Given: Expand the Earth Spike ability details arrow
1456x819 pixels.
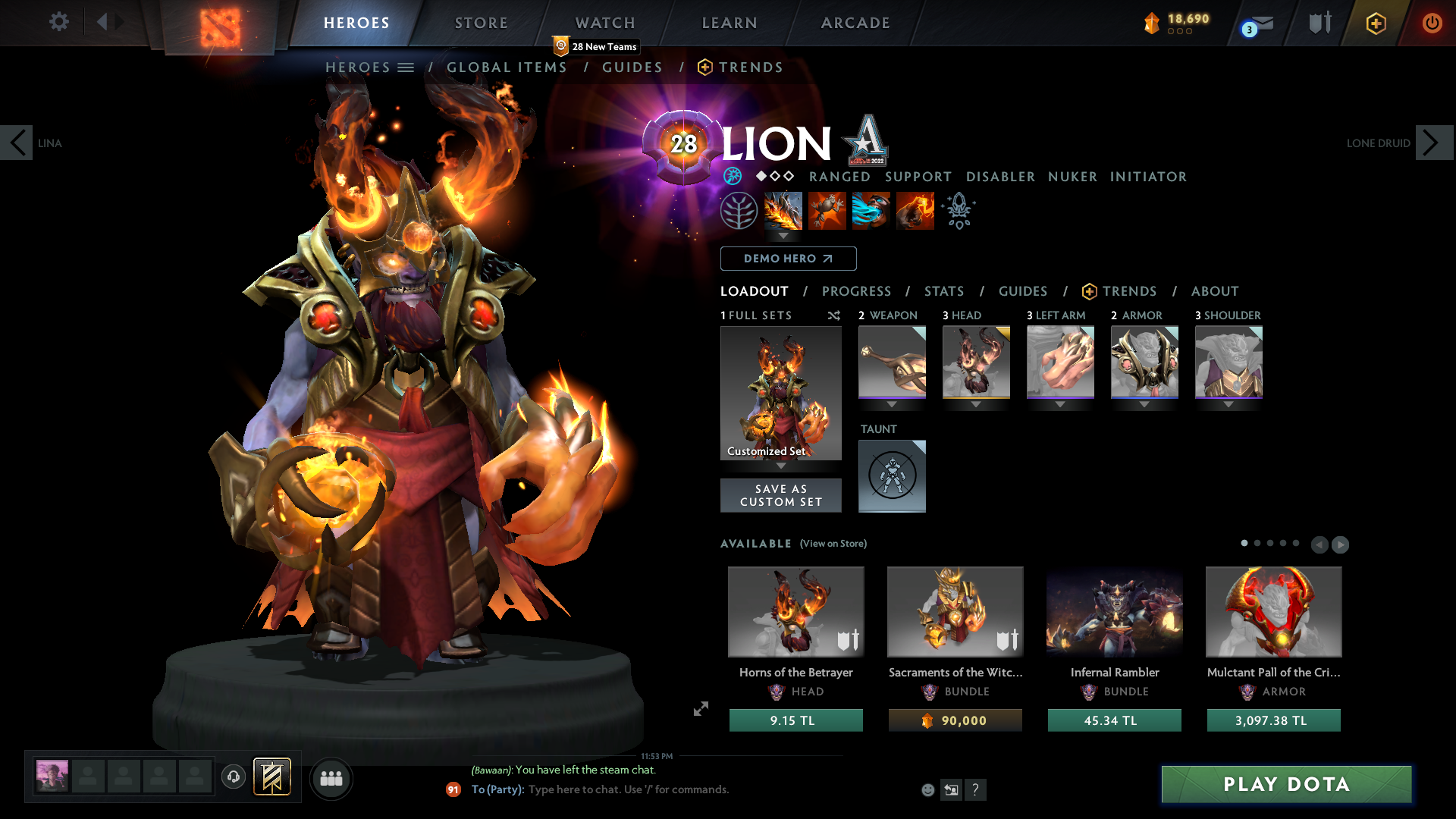Looking at the screenshot, I should coord(783,237).
